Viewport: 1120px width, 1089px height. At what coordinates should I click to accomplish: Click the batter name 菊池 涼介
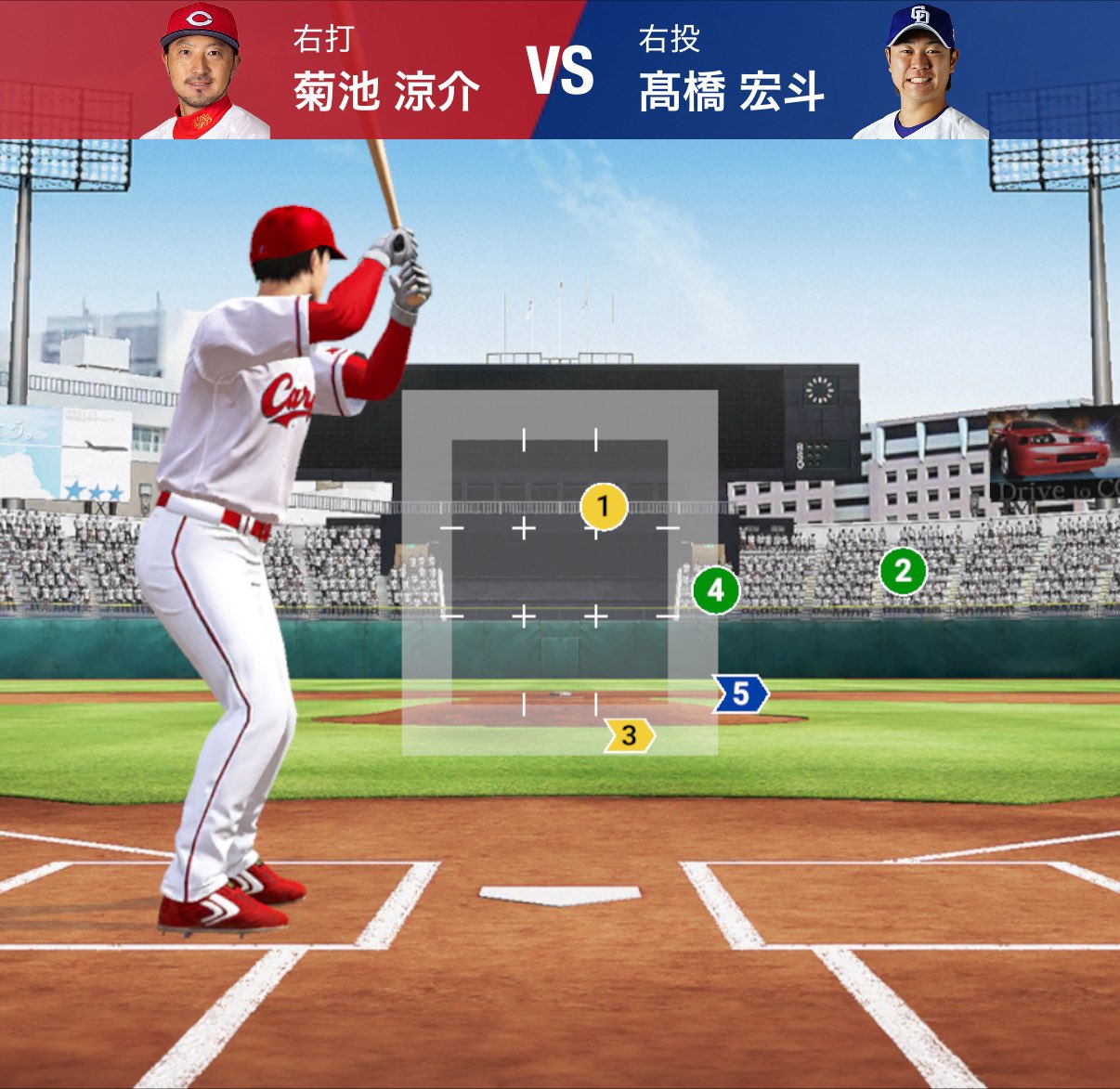pyautogui.click(x=386, y=92)
